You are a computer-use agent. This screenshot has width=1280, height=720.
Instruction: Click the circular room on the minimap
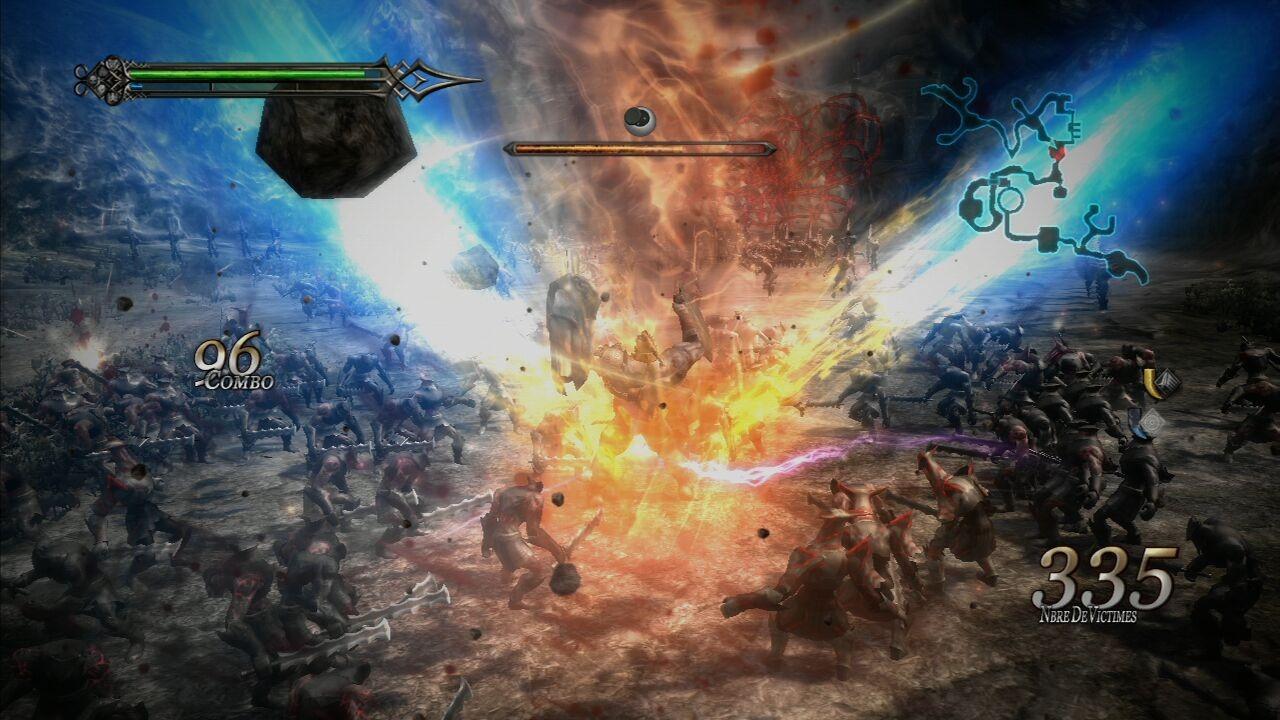point(1009,201)
